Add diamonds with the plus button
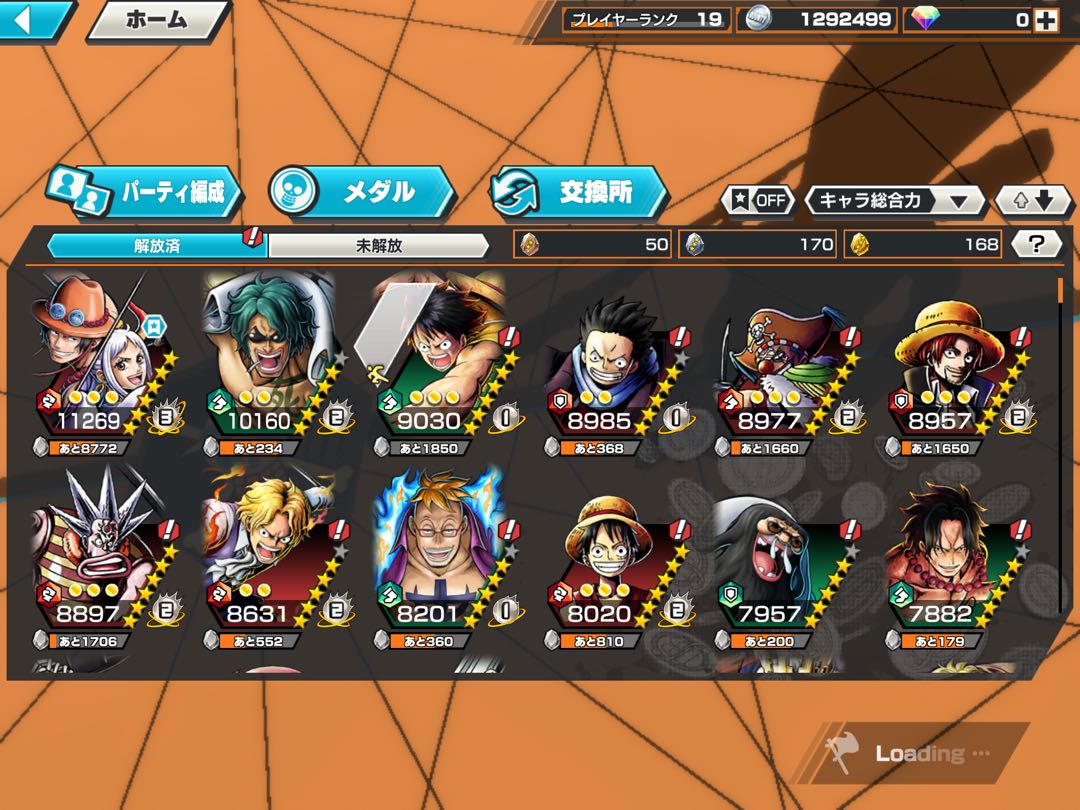The width and height of the screenshot is (1080, 810). pos(1046,19)
